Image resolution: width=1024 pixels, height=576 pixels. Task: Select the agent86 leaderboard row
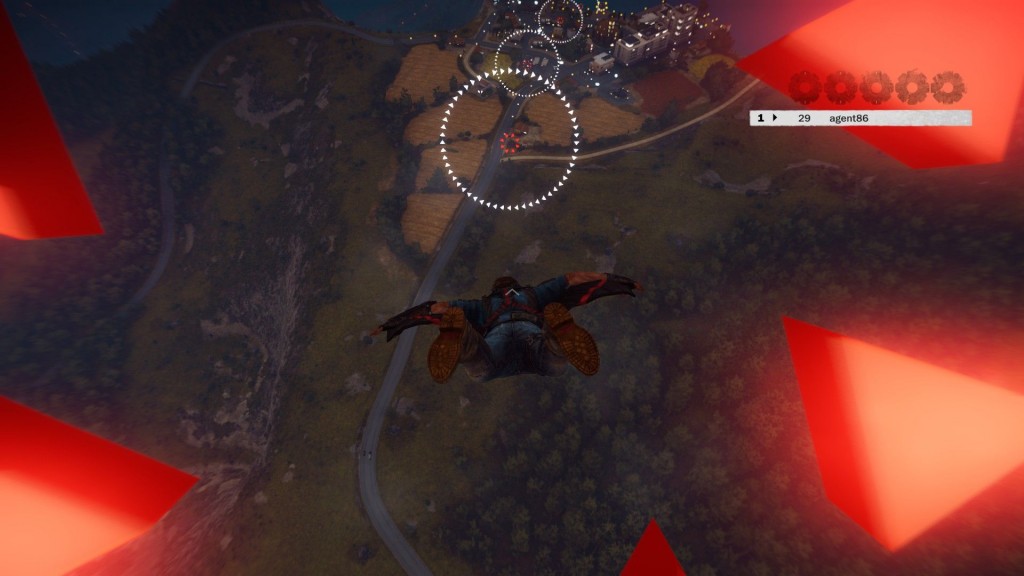click(860, 118)
